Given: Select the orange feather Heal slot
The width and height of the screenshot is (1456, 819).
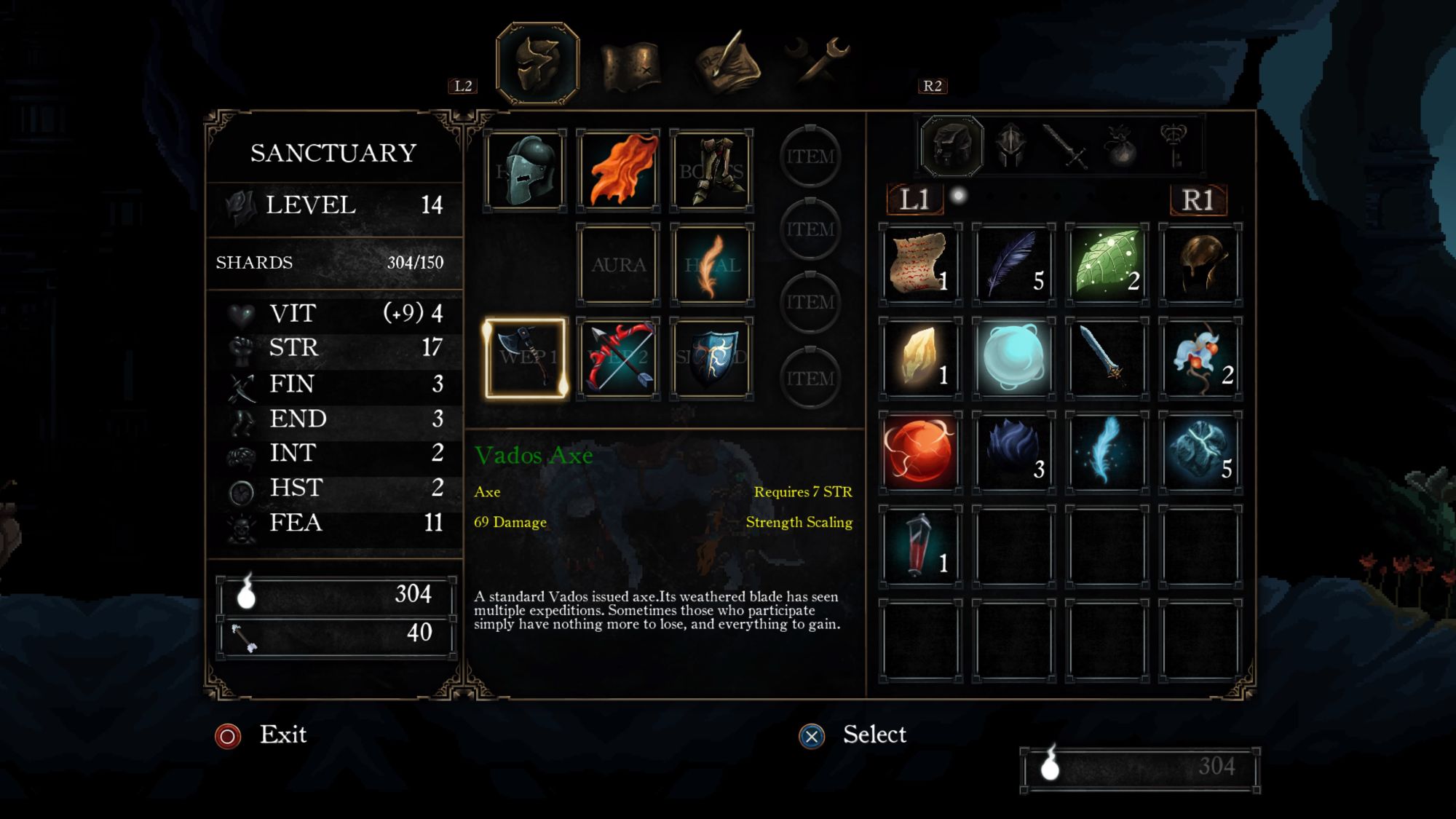Looking at the screenshot, I should point(711,264).
